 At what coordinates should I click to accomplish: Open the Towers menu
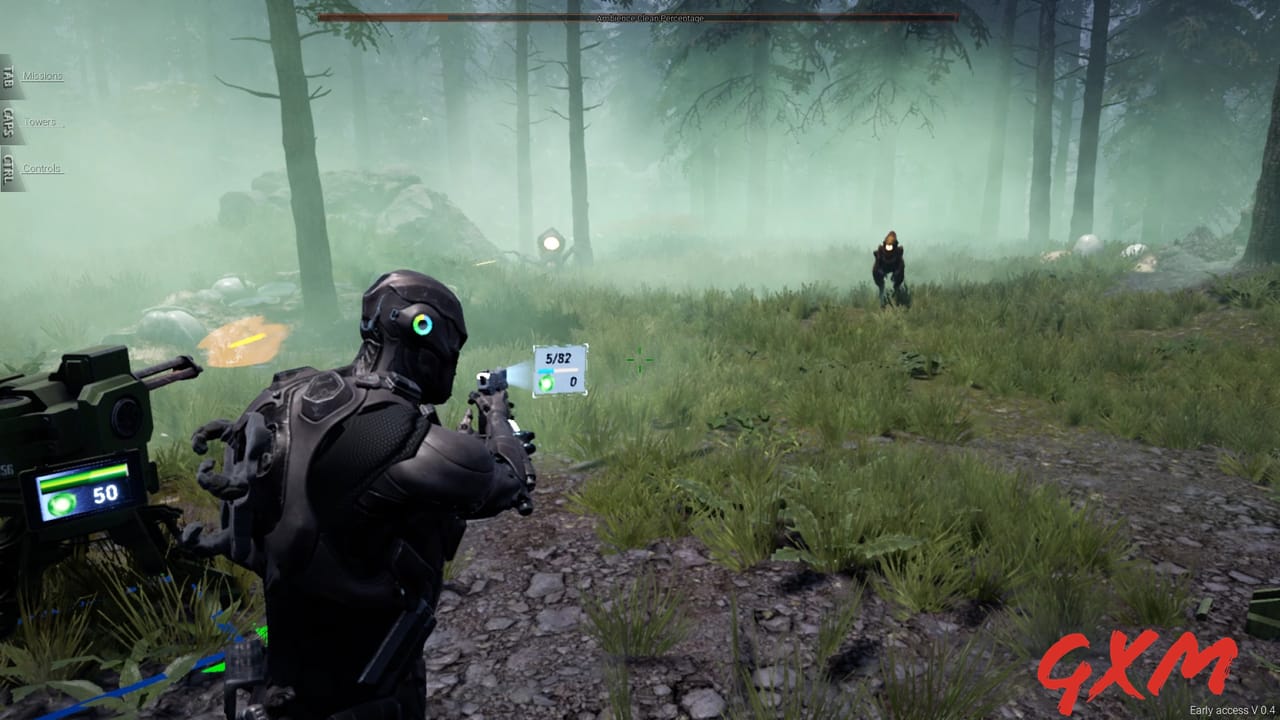point(40,120)
